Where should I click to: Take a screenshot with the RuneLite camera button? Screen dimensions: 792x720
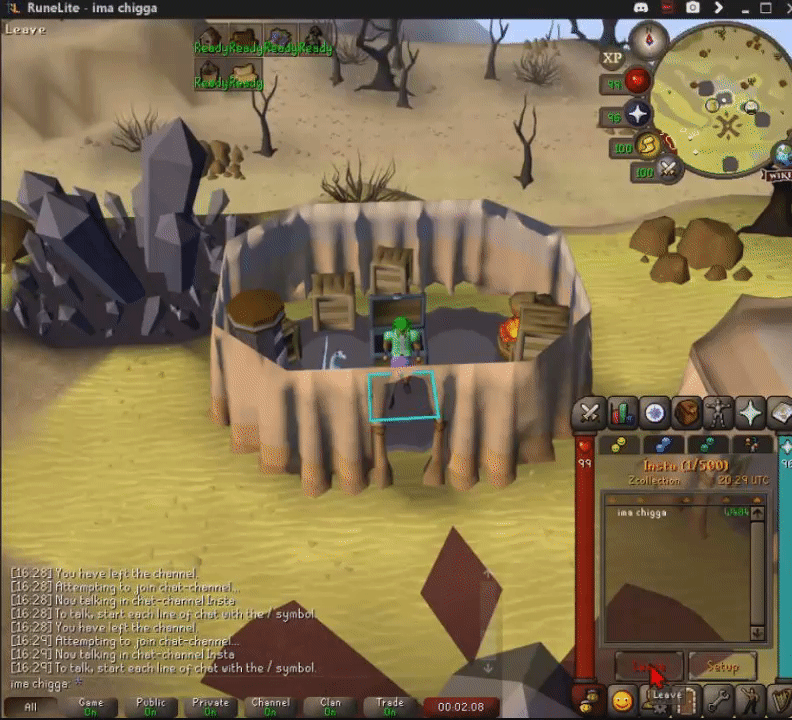(693, 8)
